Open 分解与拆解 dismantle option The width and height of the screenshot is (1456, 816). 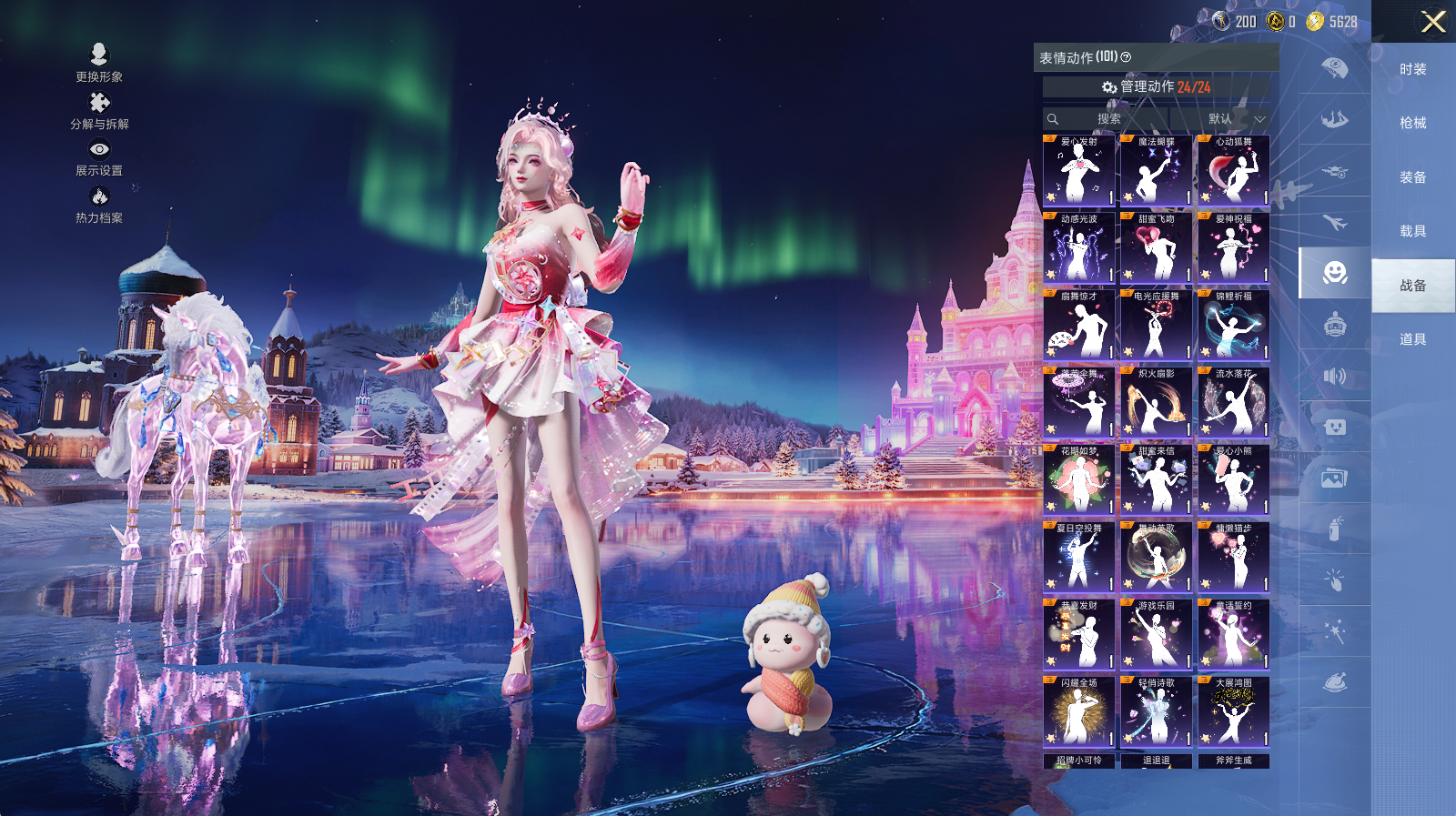(99, 111)
